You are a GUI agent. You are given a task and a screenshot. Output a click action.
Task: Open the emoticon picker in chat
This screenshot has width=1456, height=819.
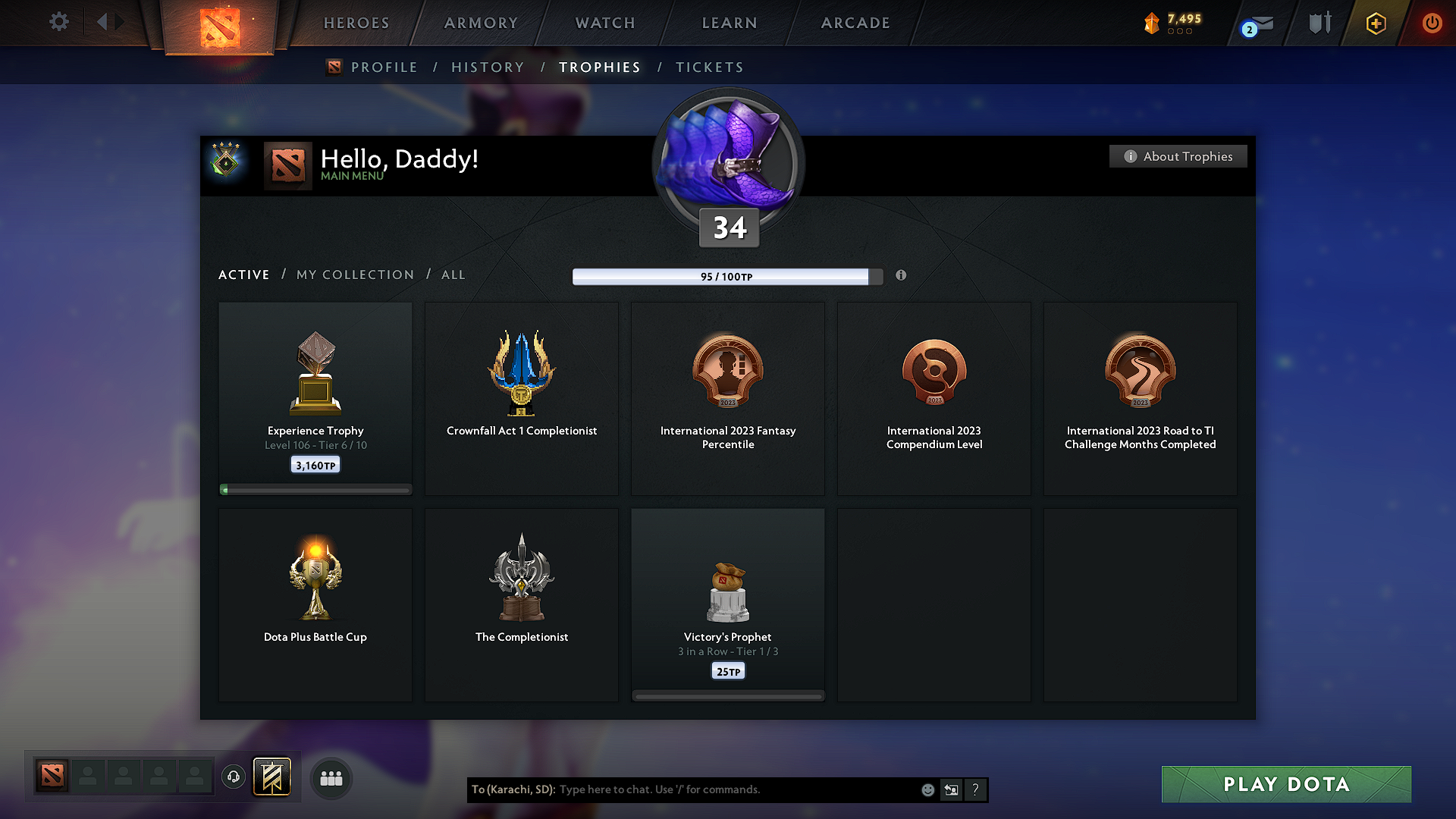pos(927,789)
